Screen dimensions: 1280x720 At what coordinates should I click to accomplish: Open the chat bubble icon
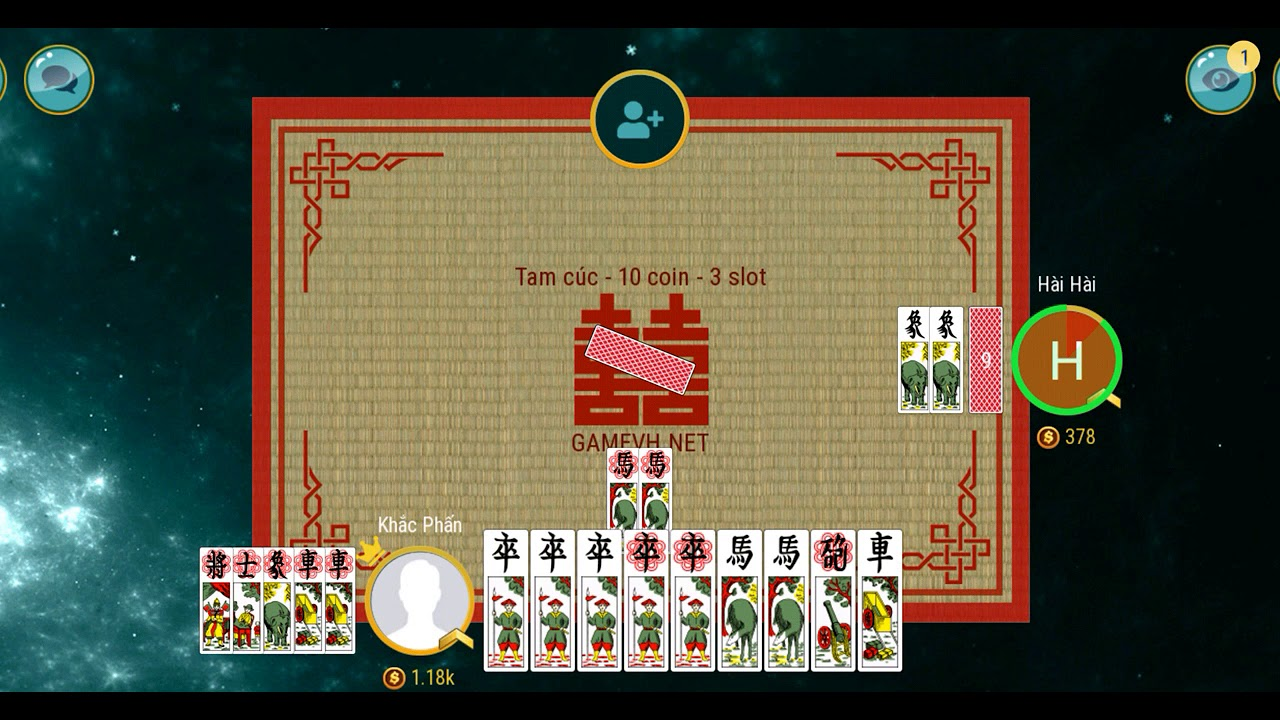coord(59,79)
